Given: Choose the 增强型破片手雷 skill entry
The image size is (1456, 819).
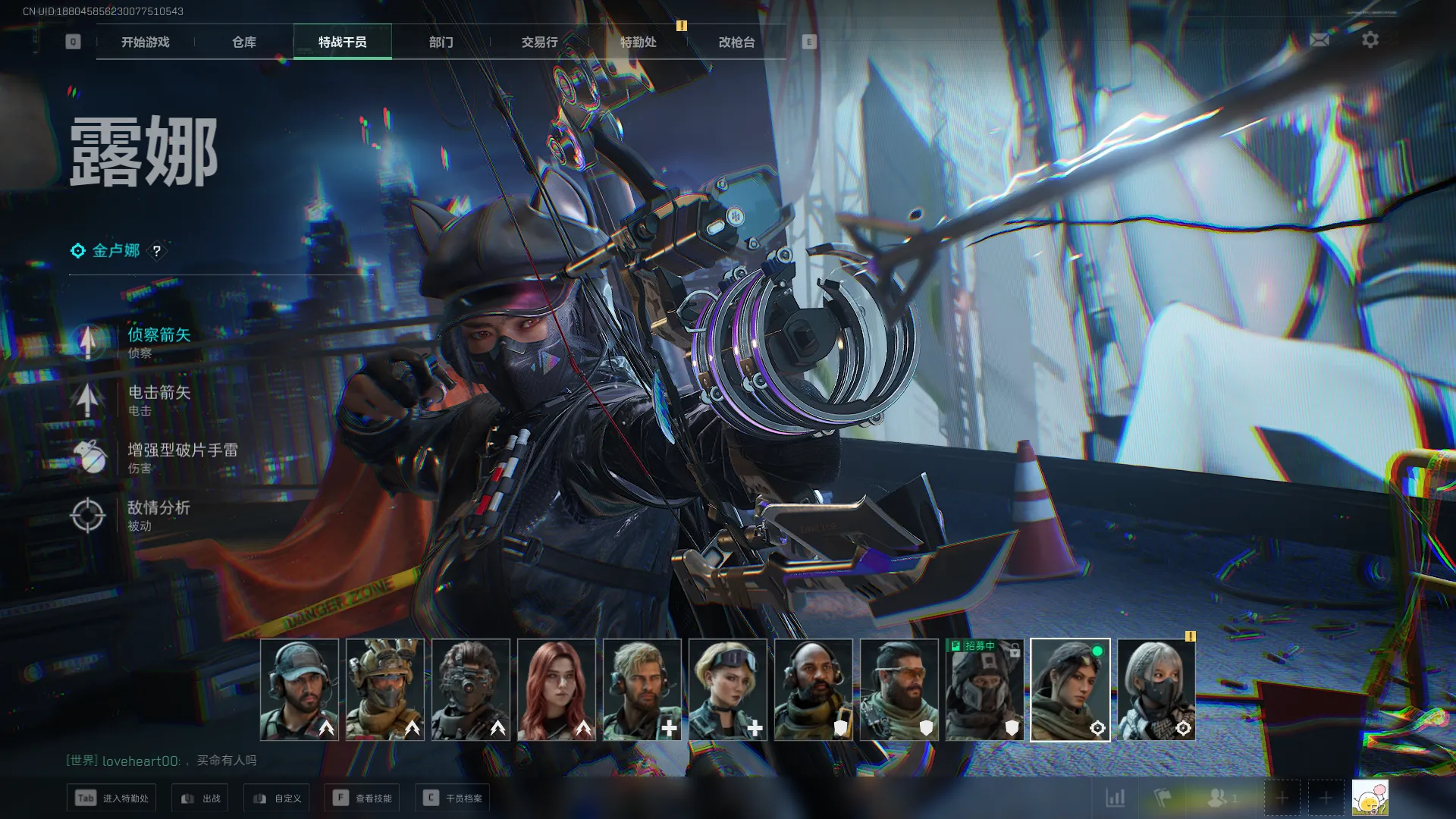Looking at the screenshot, I should coord(180,457).
